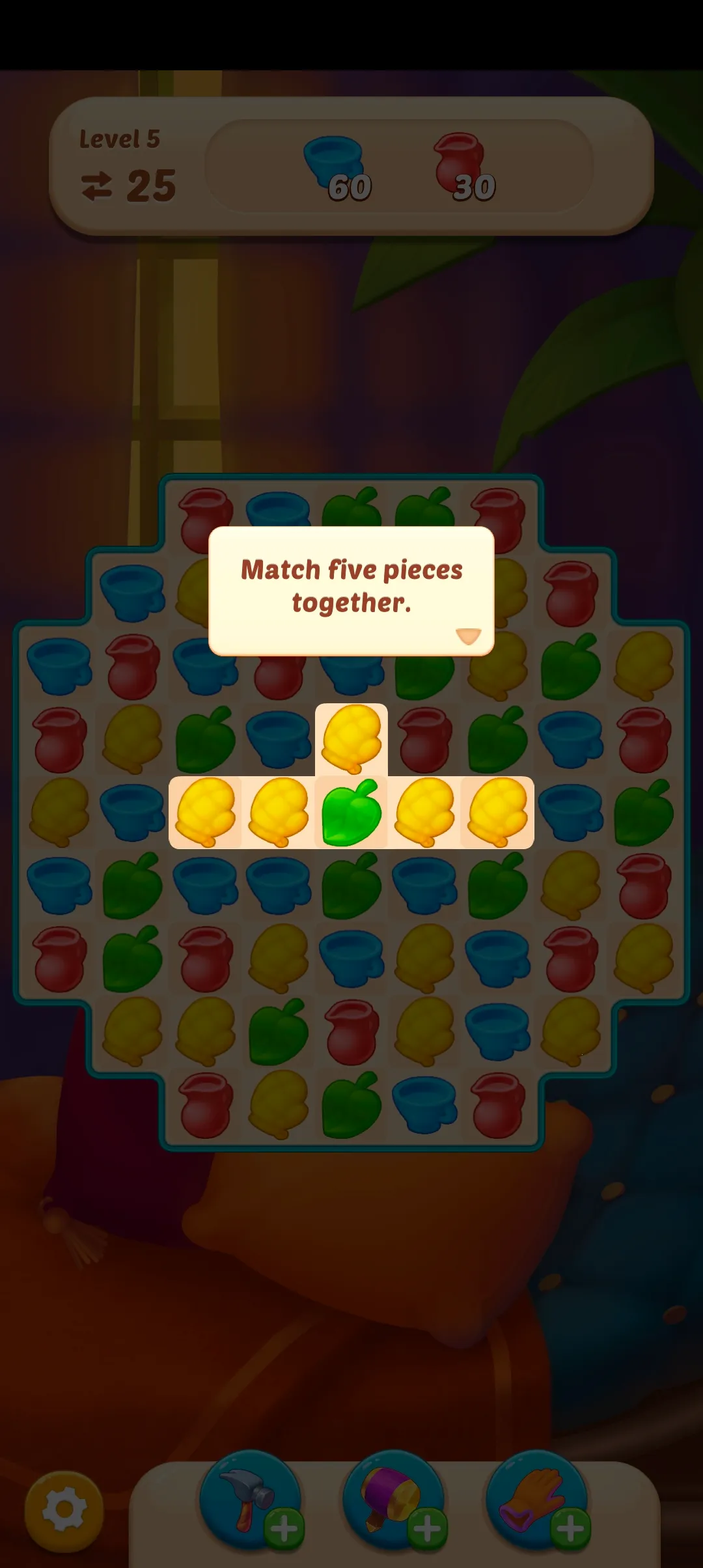The width and height of the screenshot is (703, 1568).
Task: Select the highlighted yellow piece above the green leaf
Action: pos(351,738)
